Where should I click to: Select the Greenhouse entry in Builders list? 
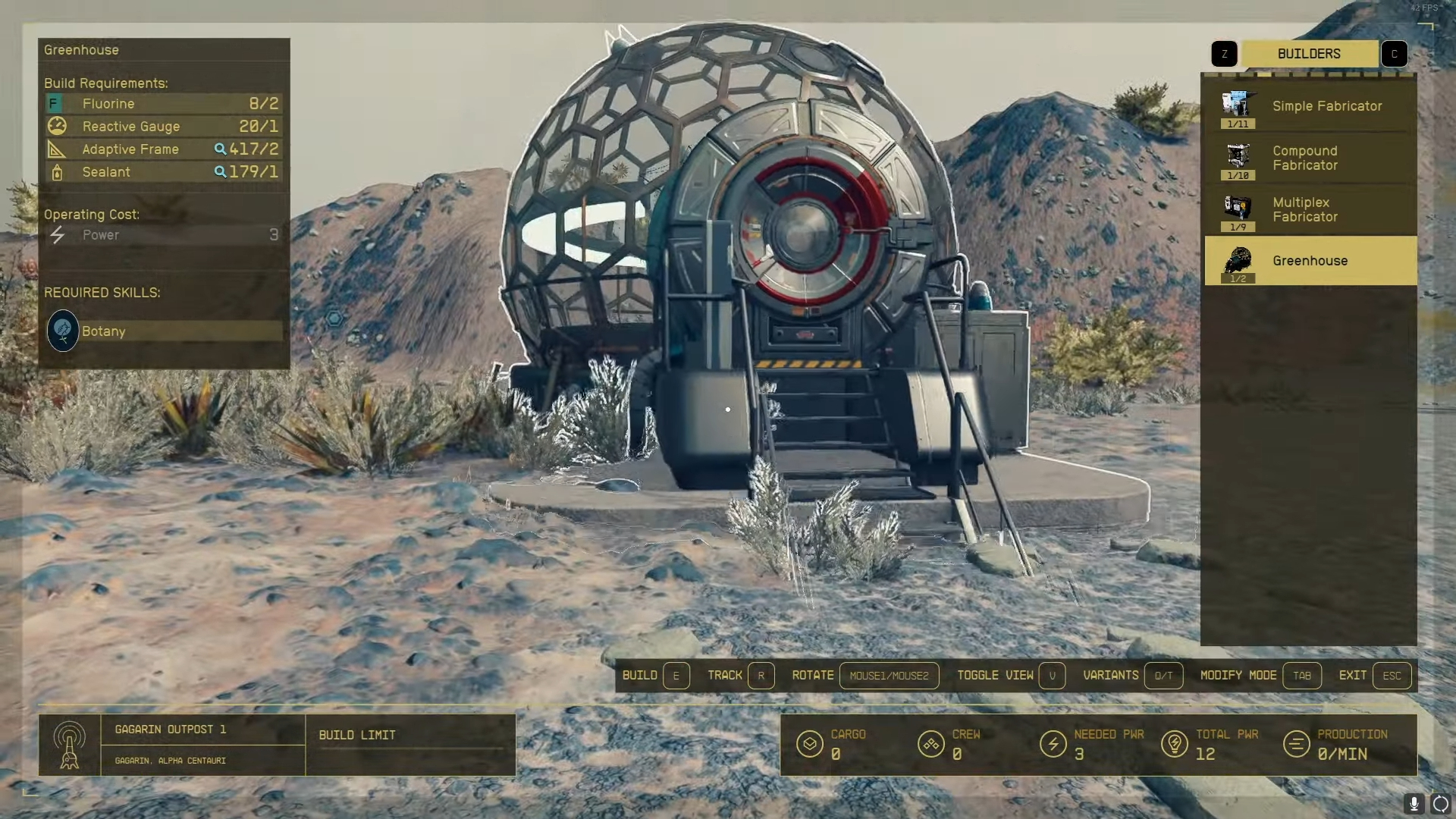pyautogui.click(x=1310, y=260)
